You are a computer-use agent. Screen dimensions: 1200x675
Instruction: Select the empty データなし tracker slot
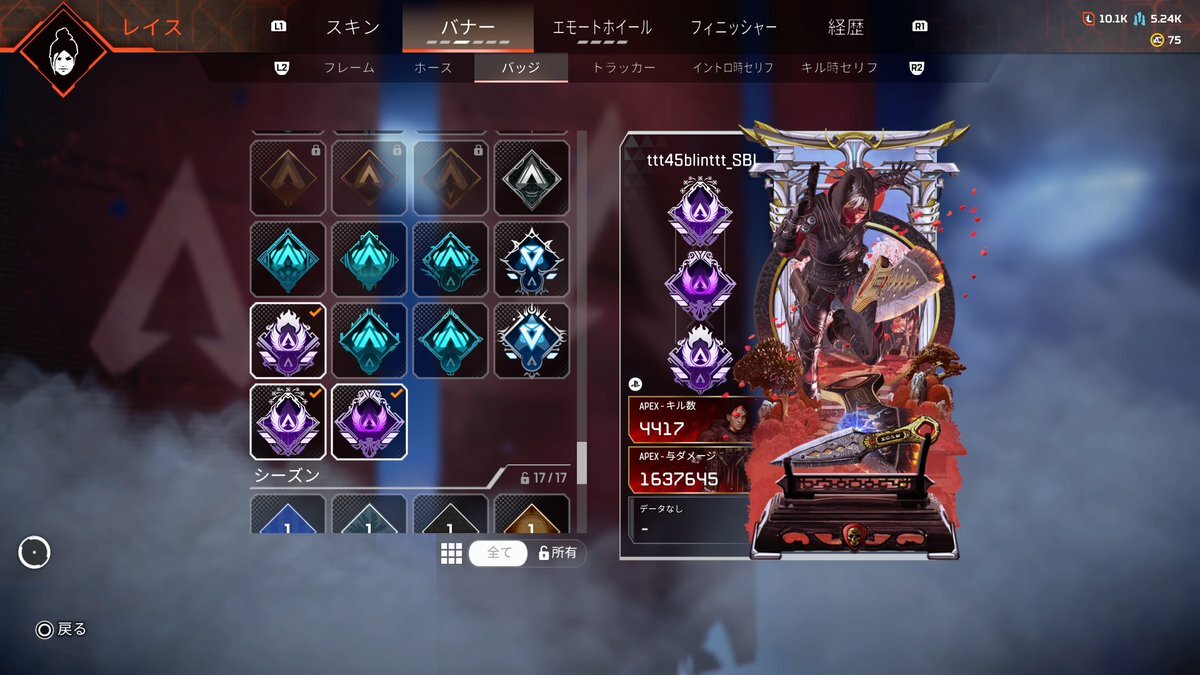point(690,519)
